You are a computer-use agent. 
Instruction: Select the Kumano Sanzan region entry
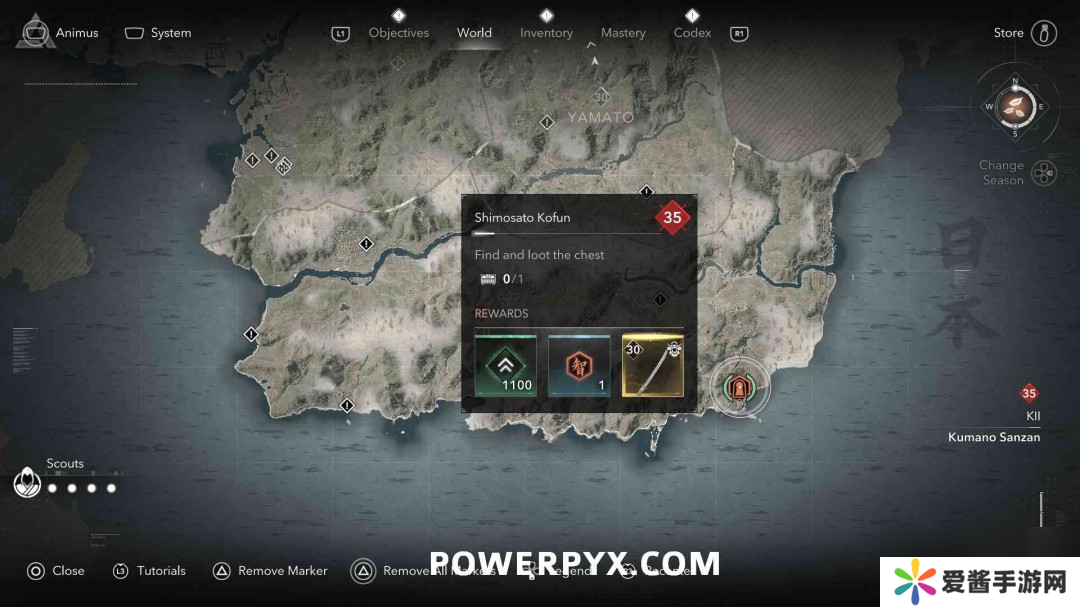pos(994,437)
